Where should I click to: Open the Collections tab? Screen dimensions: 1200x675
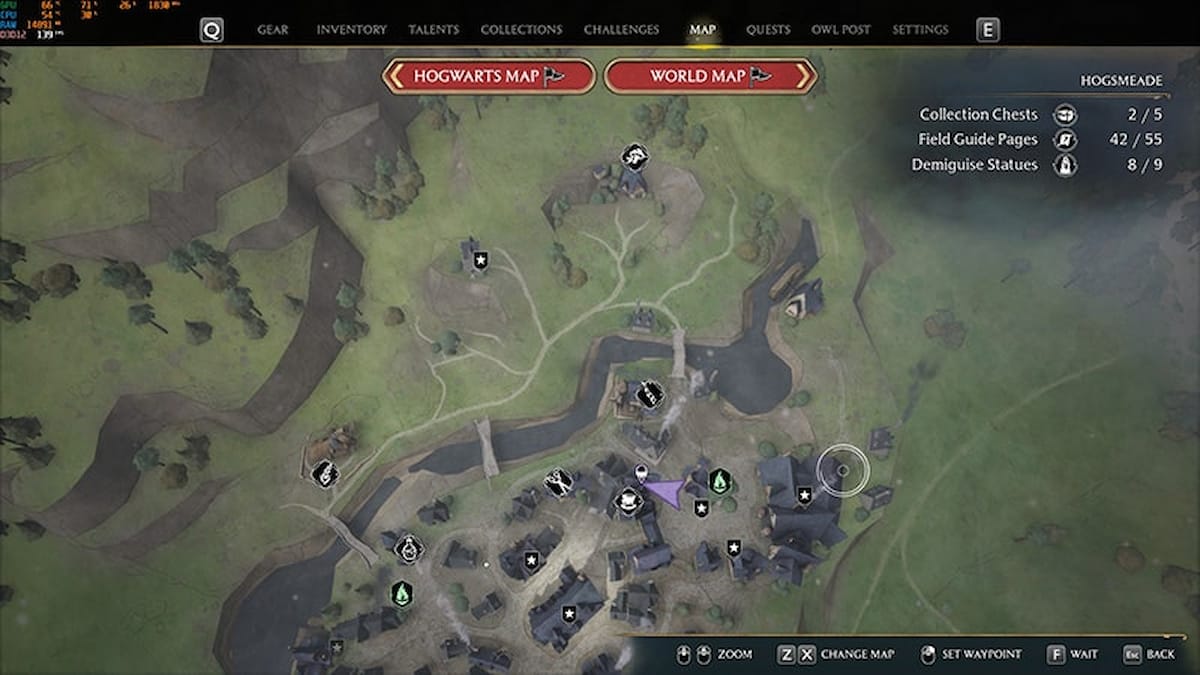click(520, 30)
